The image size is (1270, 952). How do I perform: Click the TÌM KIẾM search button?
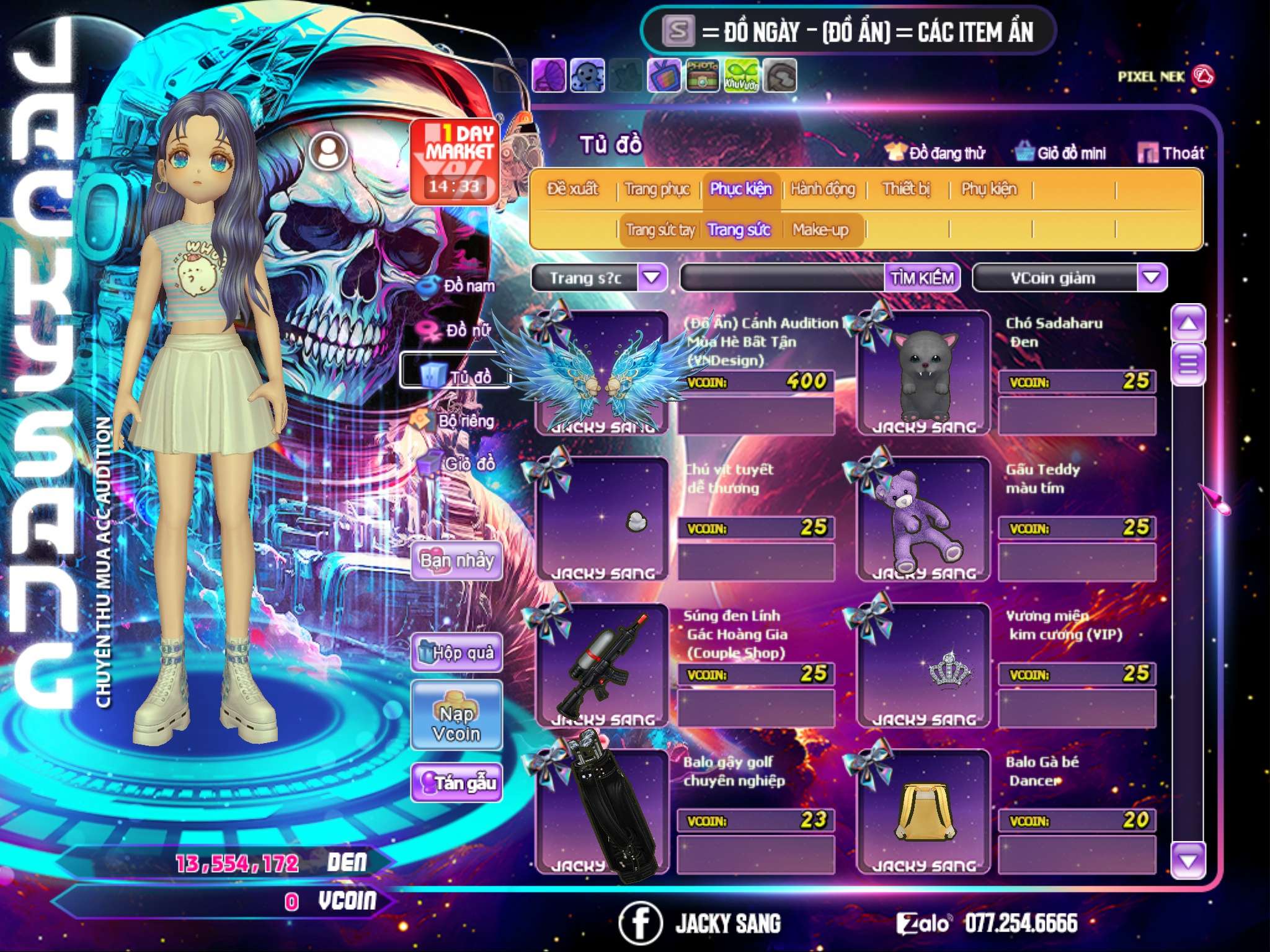922,278
